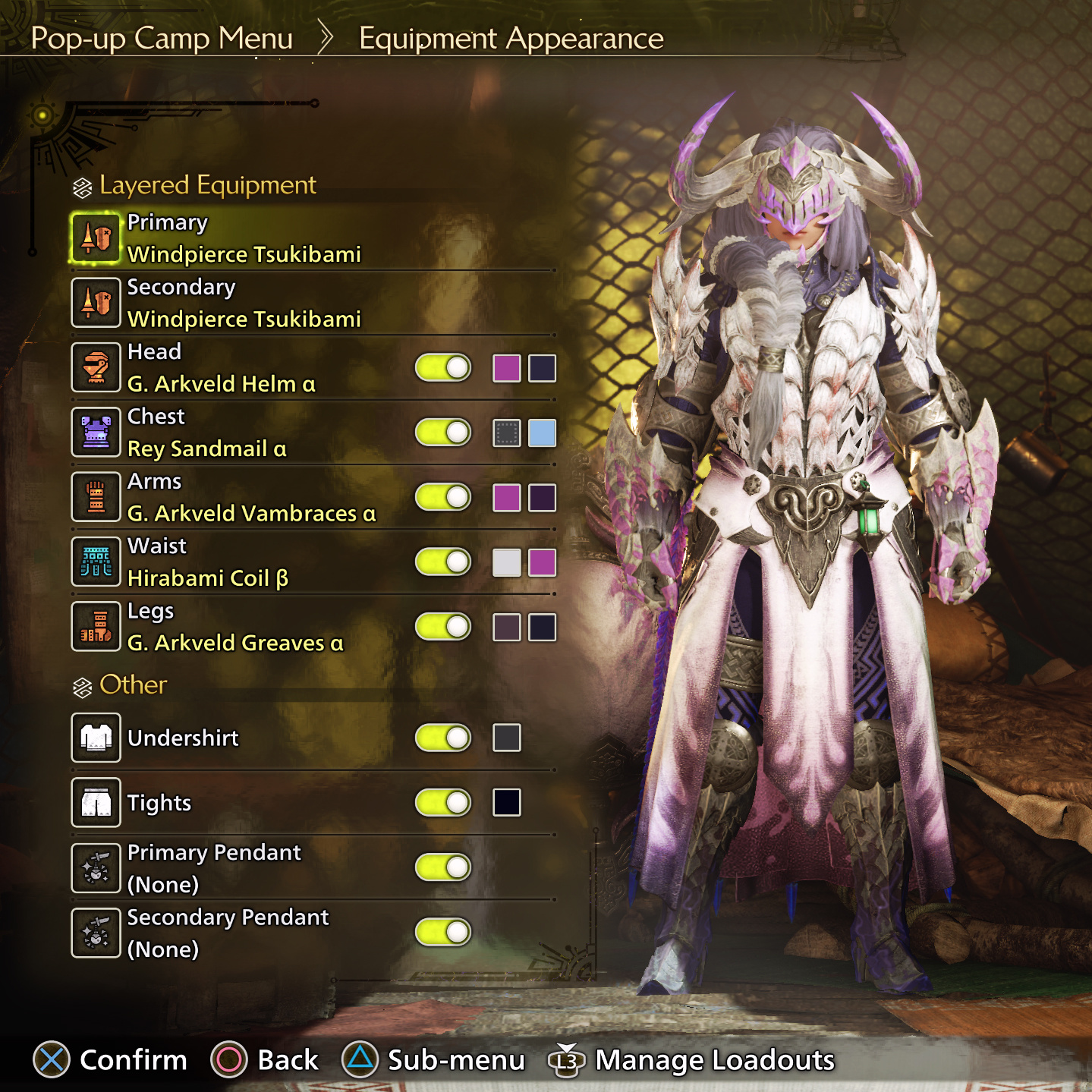Viewport: 1092px width, 1092px height.
Task: Choose the Waist Hirabami Coil entry
Action: (207, 562)
